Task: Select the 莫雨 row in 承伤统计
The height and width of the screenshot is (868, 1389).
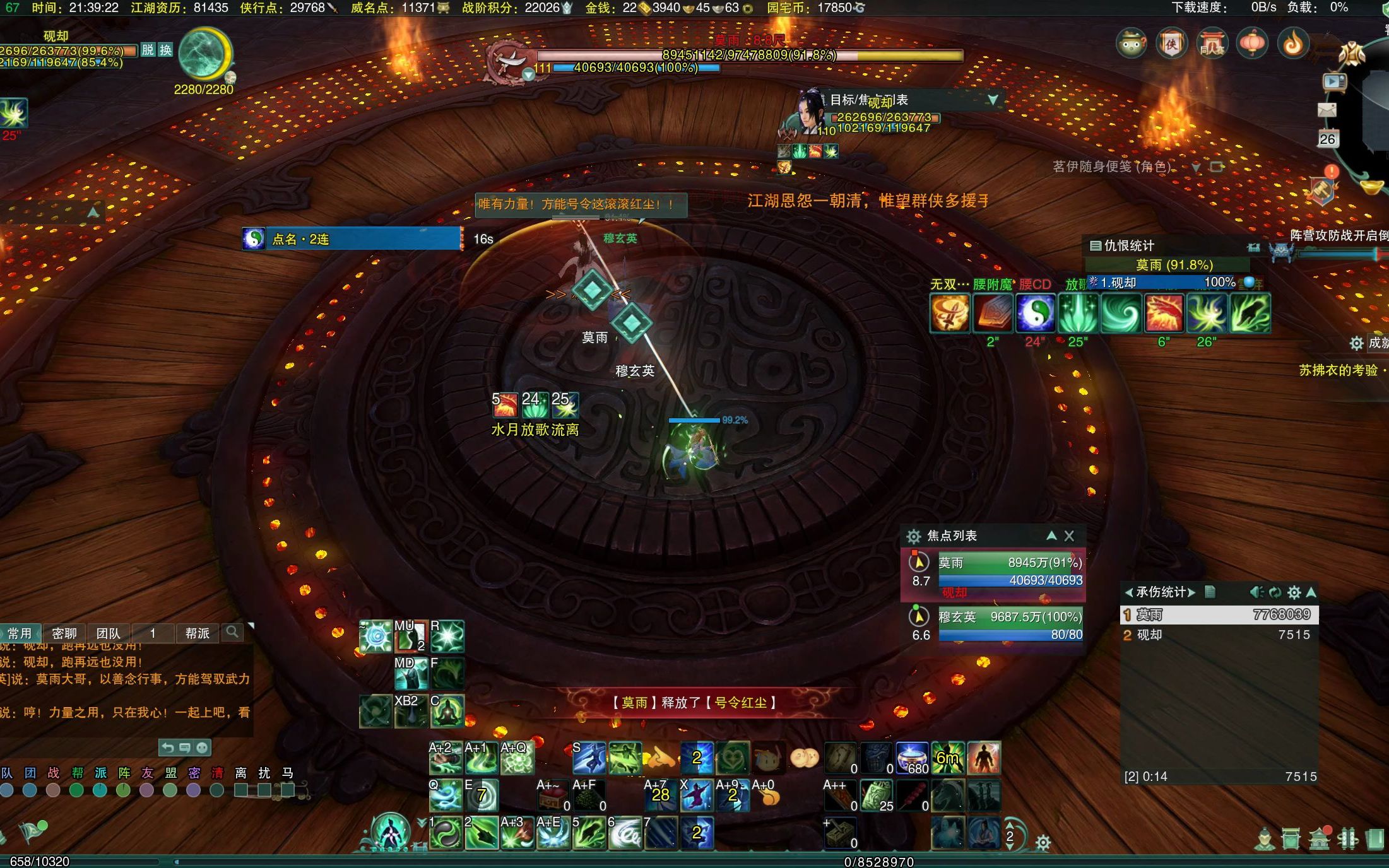Action: [x=1219, y=614]
